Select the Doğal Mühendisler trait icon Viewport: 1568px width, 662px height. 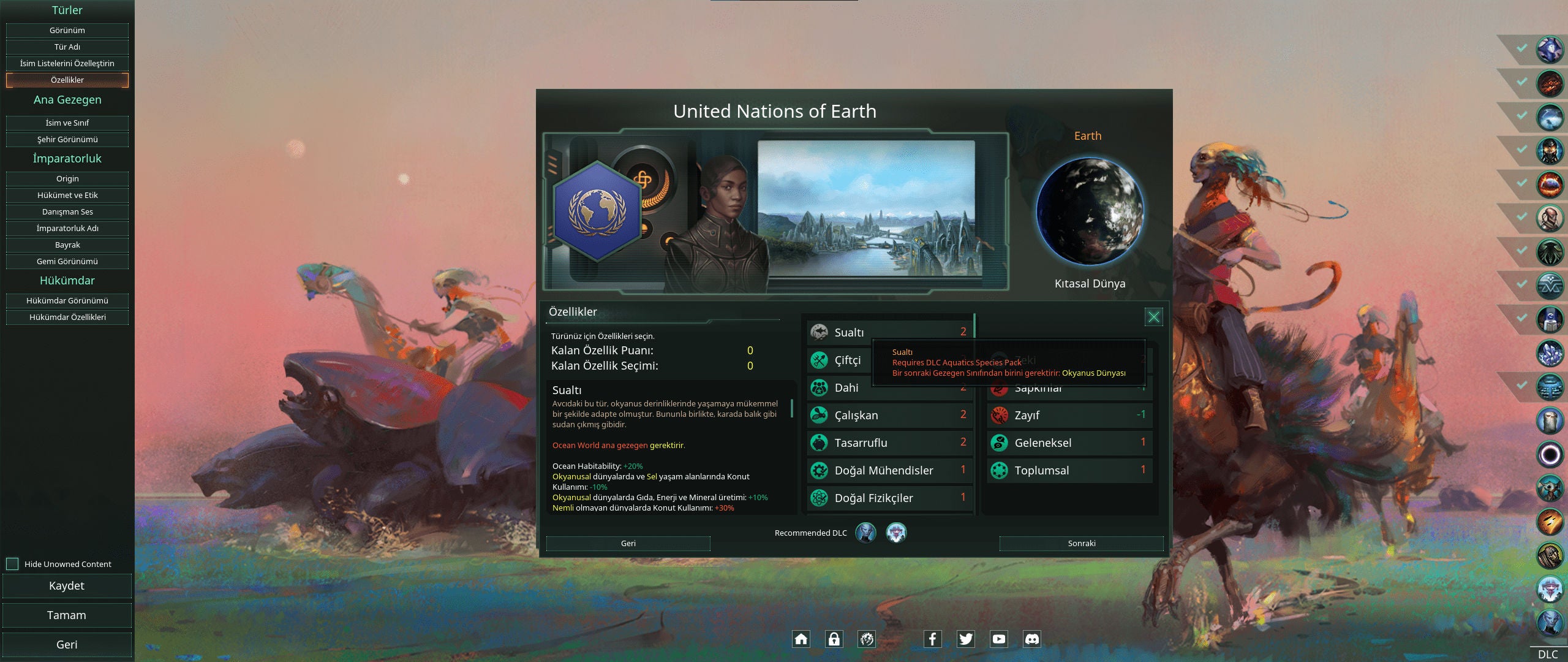point(819,470)
